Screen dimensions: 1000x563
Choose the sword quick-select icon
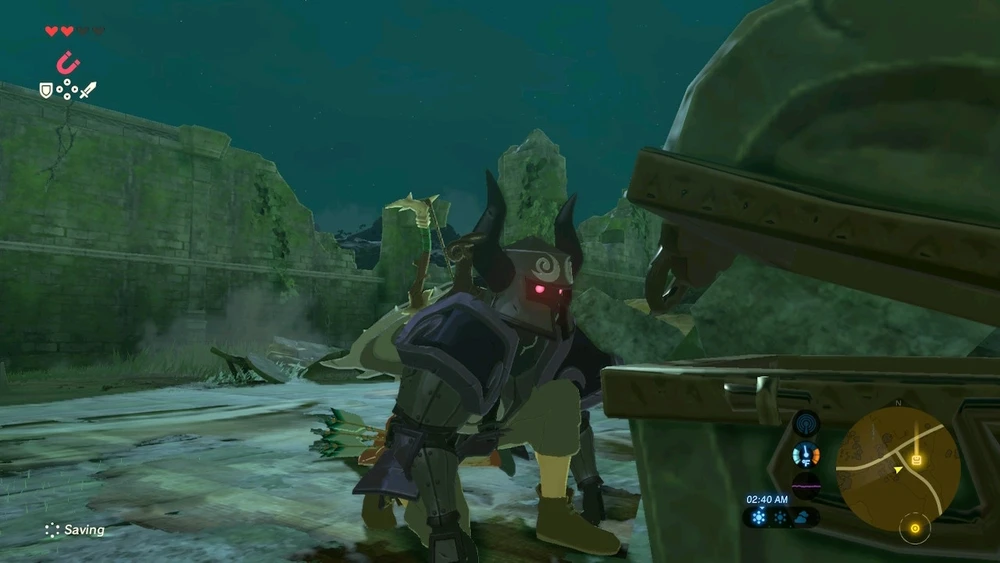(88, 90)
